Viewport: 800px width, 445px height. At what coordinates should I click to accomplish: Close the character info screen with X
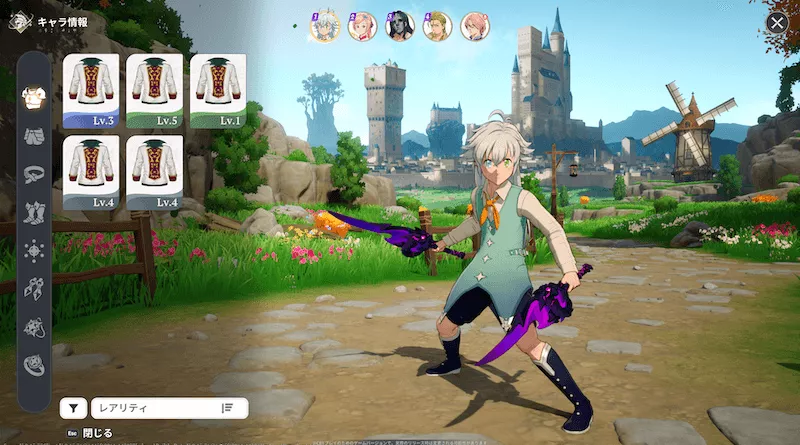pos(777,23)
